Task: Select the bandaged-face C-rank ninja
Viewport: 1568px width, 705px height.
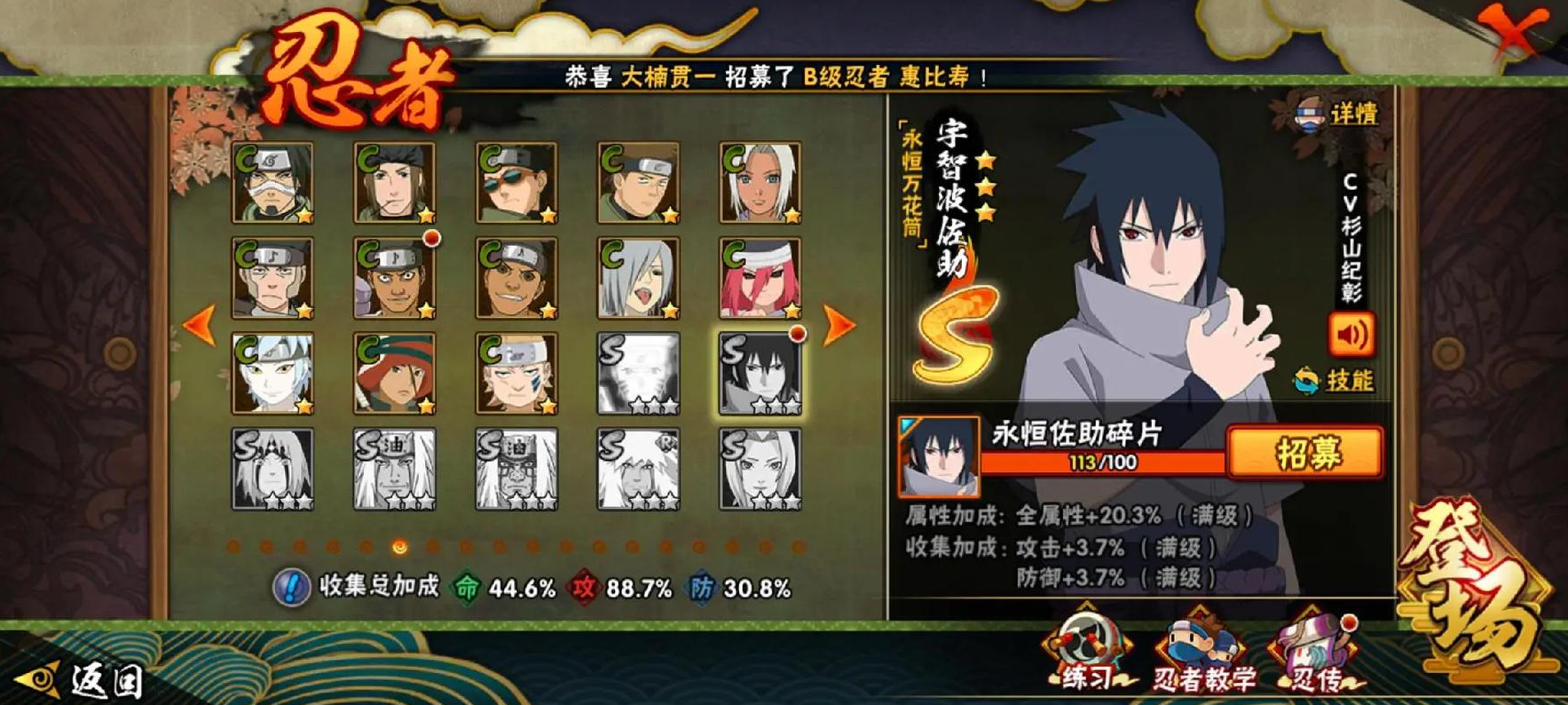Action: click(272, 183)
